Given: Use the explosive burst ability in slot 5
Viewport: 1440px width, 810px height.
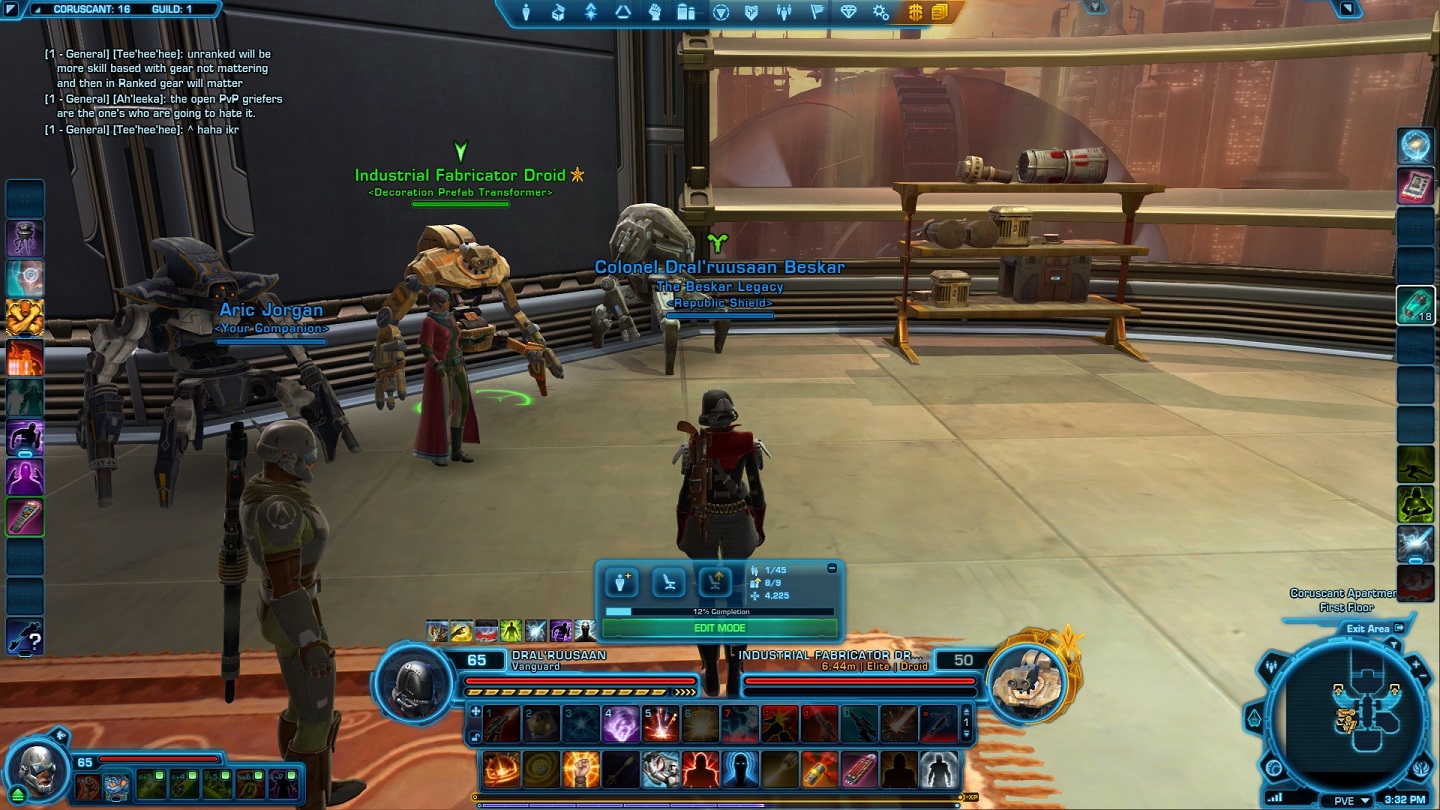Looking at the screenshot, I should (660, 724).
